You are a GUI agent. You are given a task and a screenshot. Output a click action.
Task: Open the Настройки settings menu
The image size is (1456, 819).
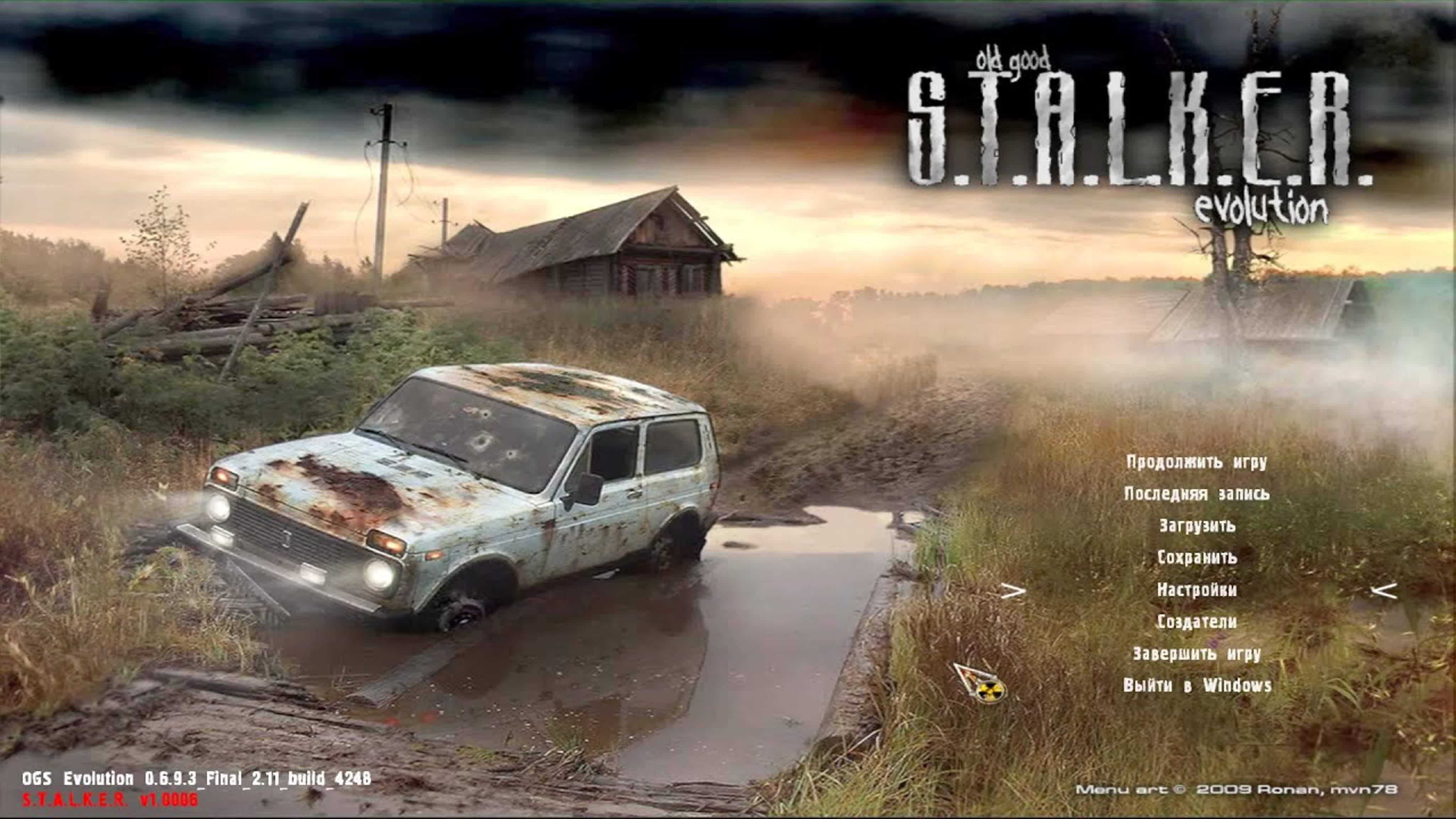(1197, 590)
